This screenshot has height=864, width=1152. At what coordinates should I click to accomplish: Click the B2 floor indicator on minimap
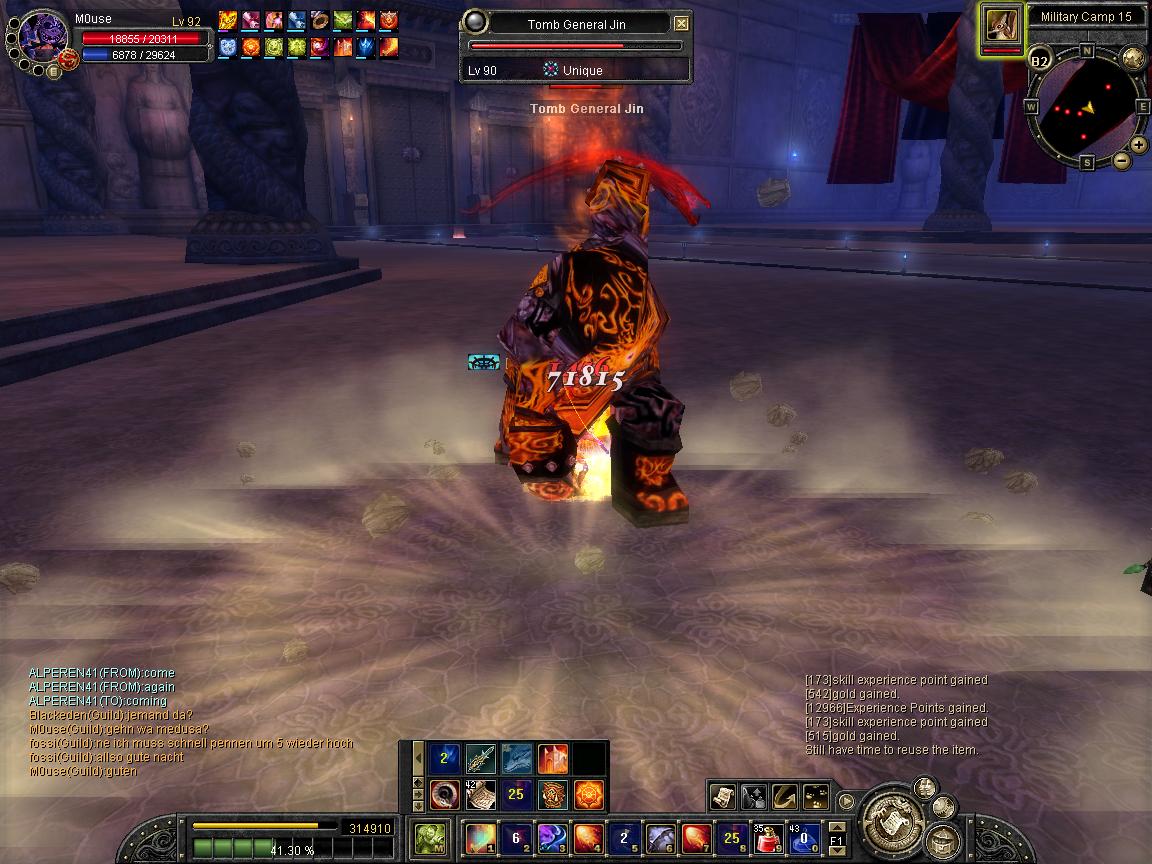click(1040, 62)
